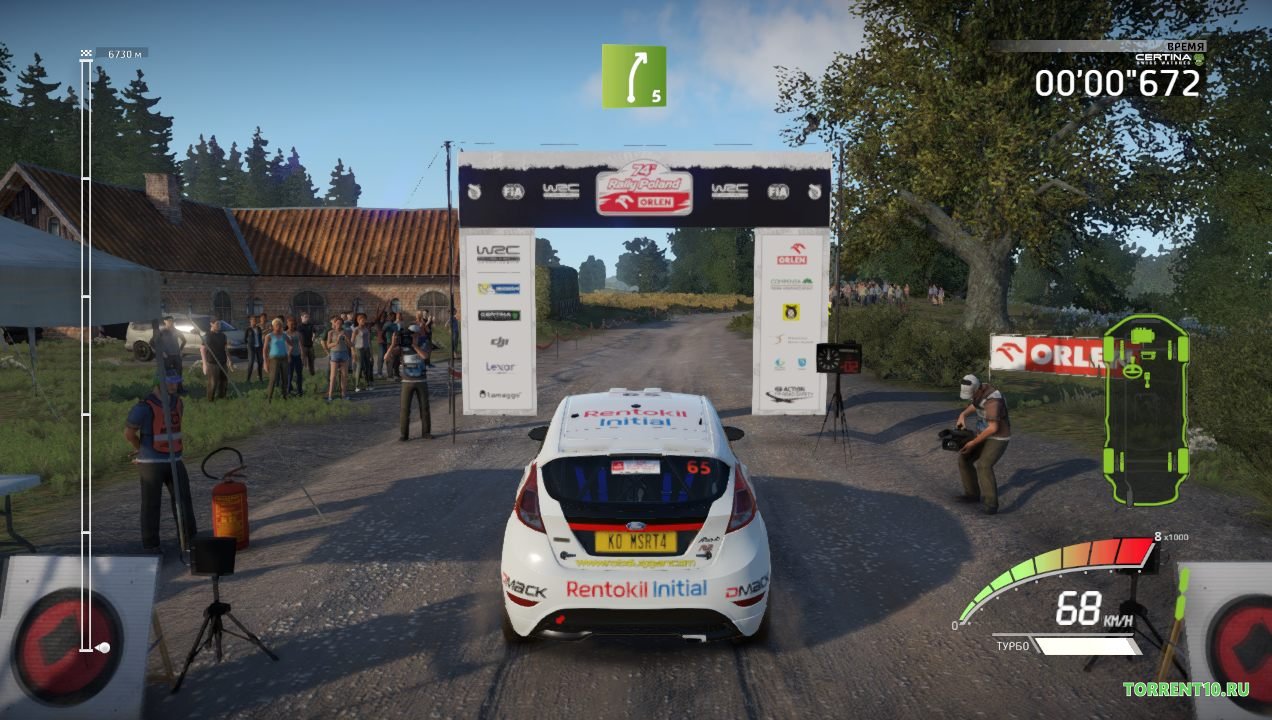Screen dimensions: 1272x720
Task: Click the vertical stage progress track
Action: coord(86,350)
